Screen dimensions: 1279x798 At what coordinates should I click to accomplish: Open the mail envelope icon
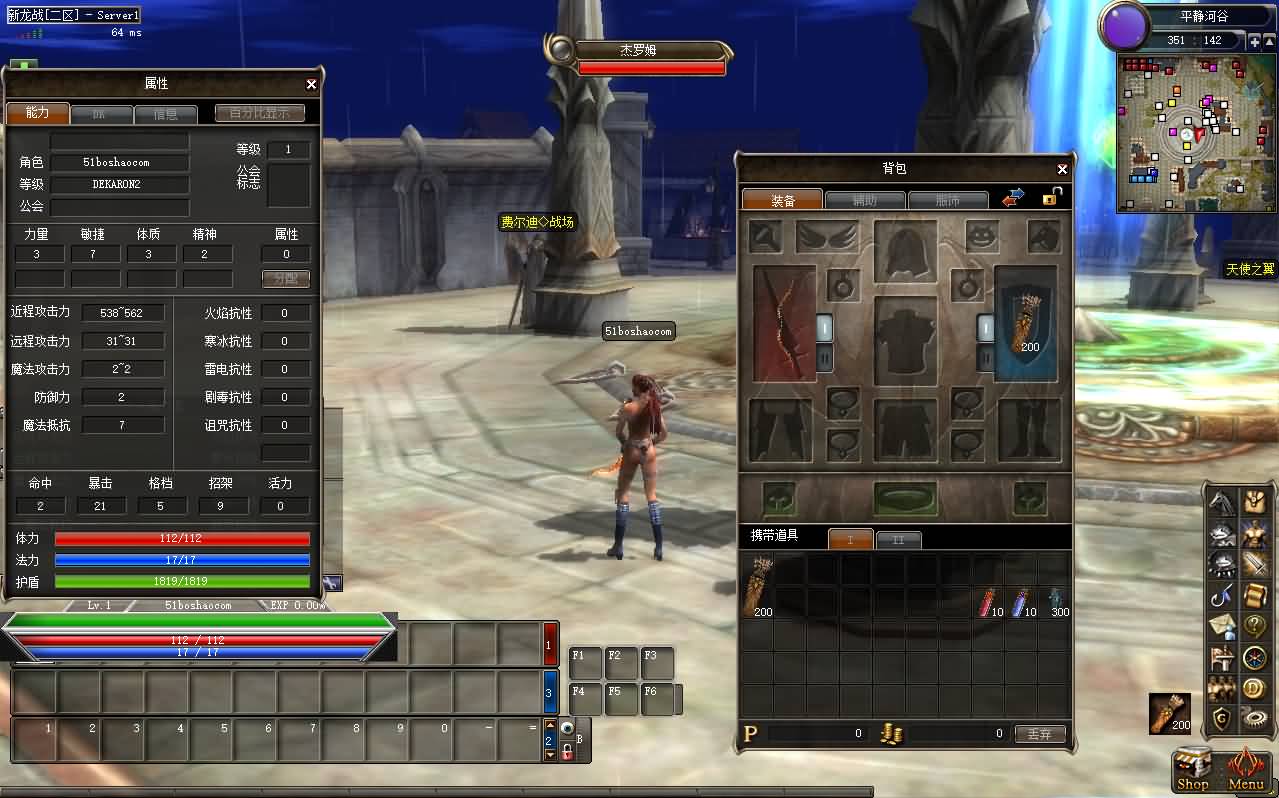[x=1222, y=626]
